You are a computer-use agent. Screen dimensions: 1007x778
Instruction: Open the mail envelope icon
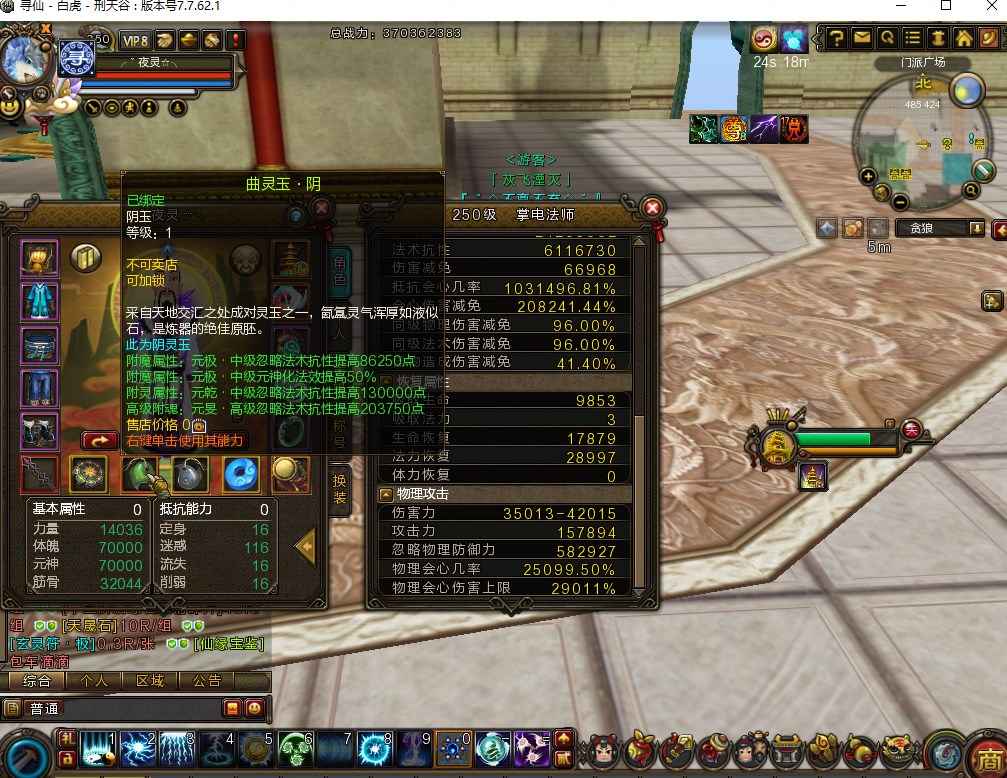tap(862, 38)
